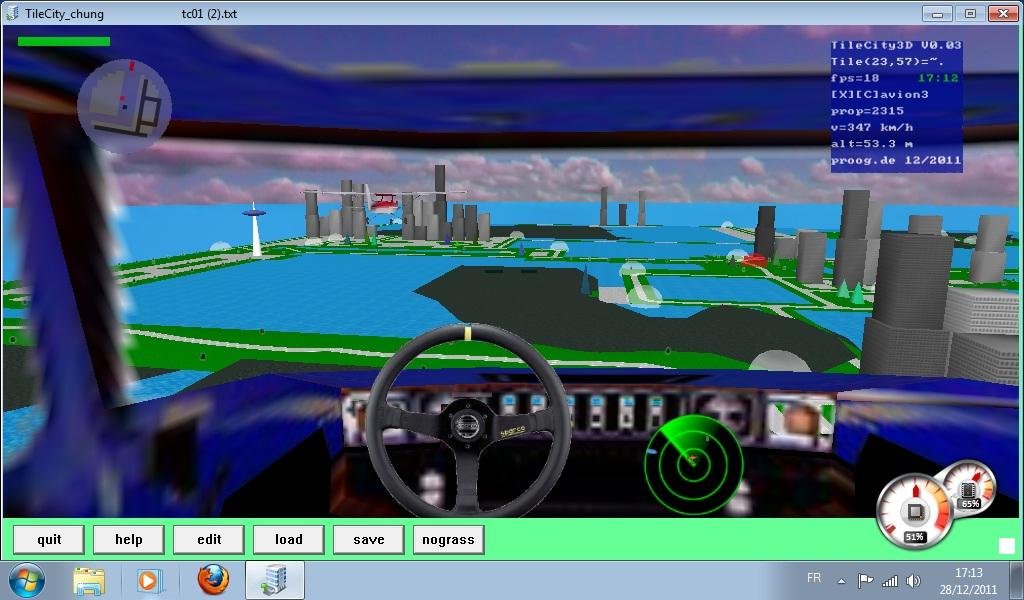Screen dimensions: 1024x600
Task: Click the quit button
Action: click(49, 540)
